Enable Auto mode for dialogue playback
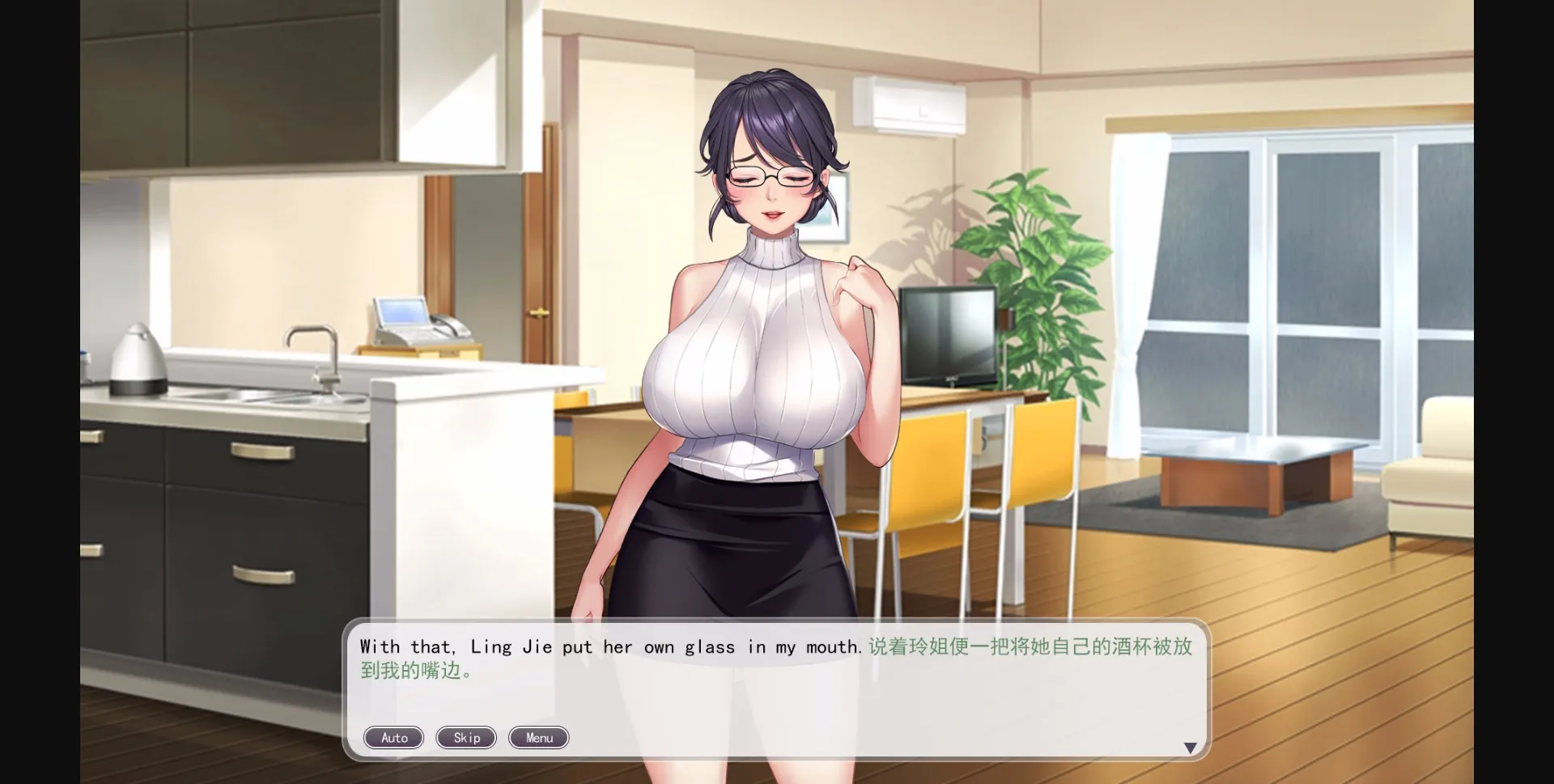This screenshot has height=784, width=1554. [393, 737]
